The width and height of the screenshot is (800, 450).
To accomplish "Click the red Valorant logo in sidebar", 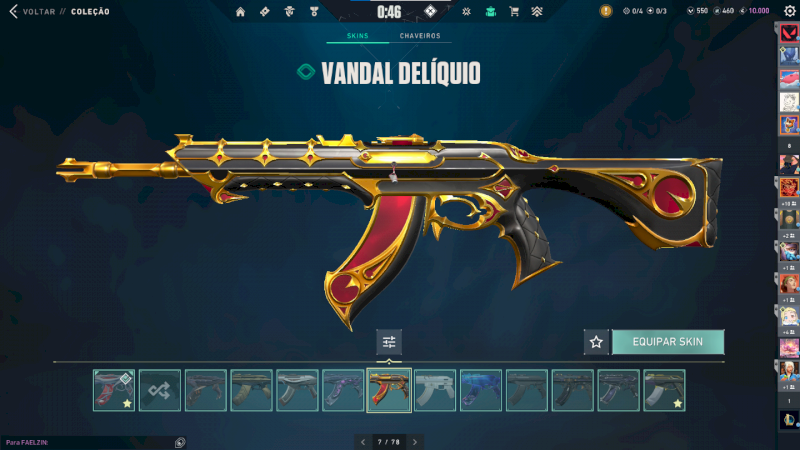I will click(788, 33).
